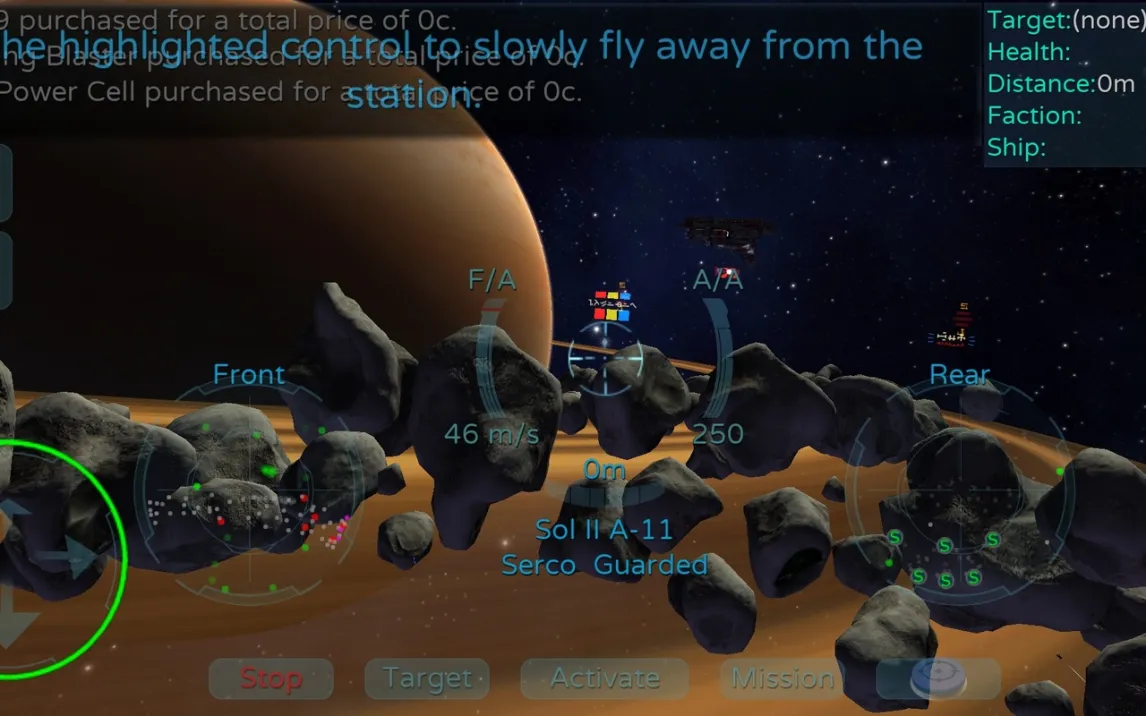1146x716 pixels.
Task: Click the Rear radar display
Action: click(x=958, y=492)
